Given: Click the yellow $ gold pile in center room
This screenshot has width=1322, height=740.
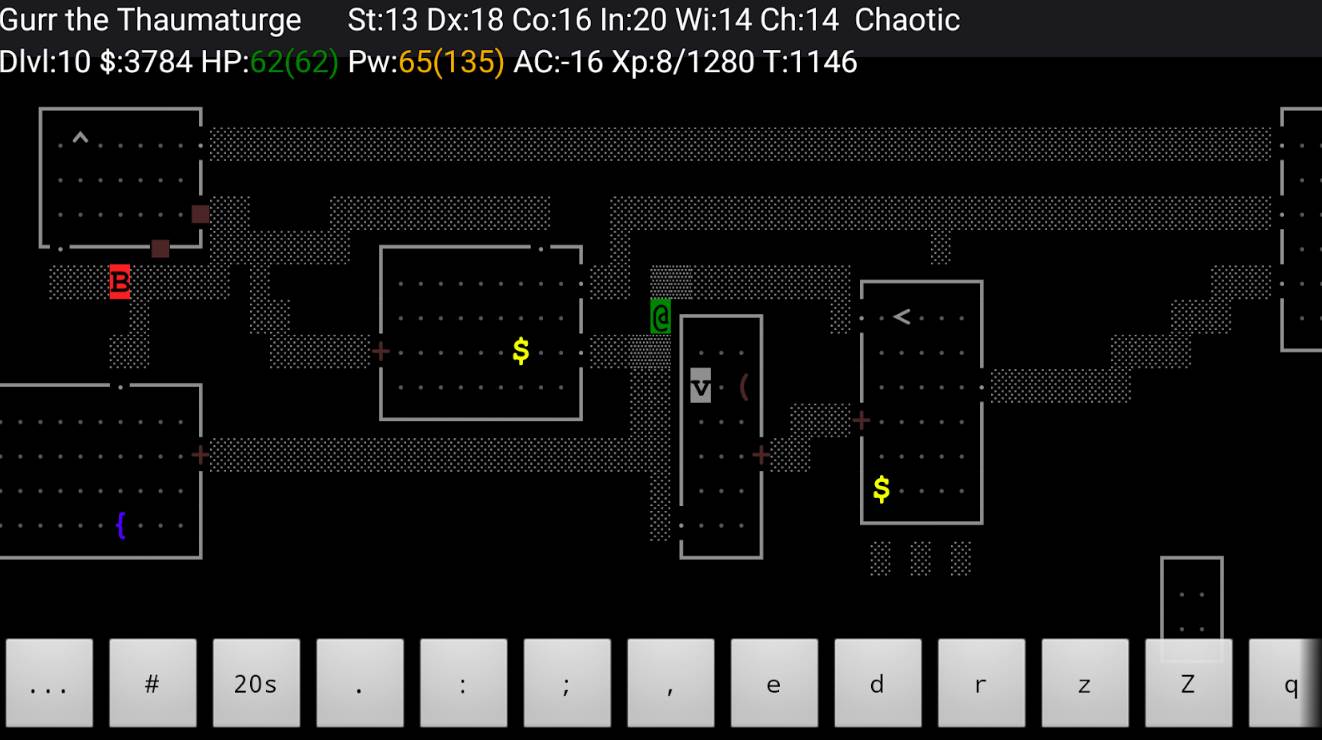Looking at the screenshot, I should 520,350.
